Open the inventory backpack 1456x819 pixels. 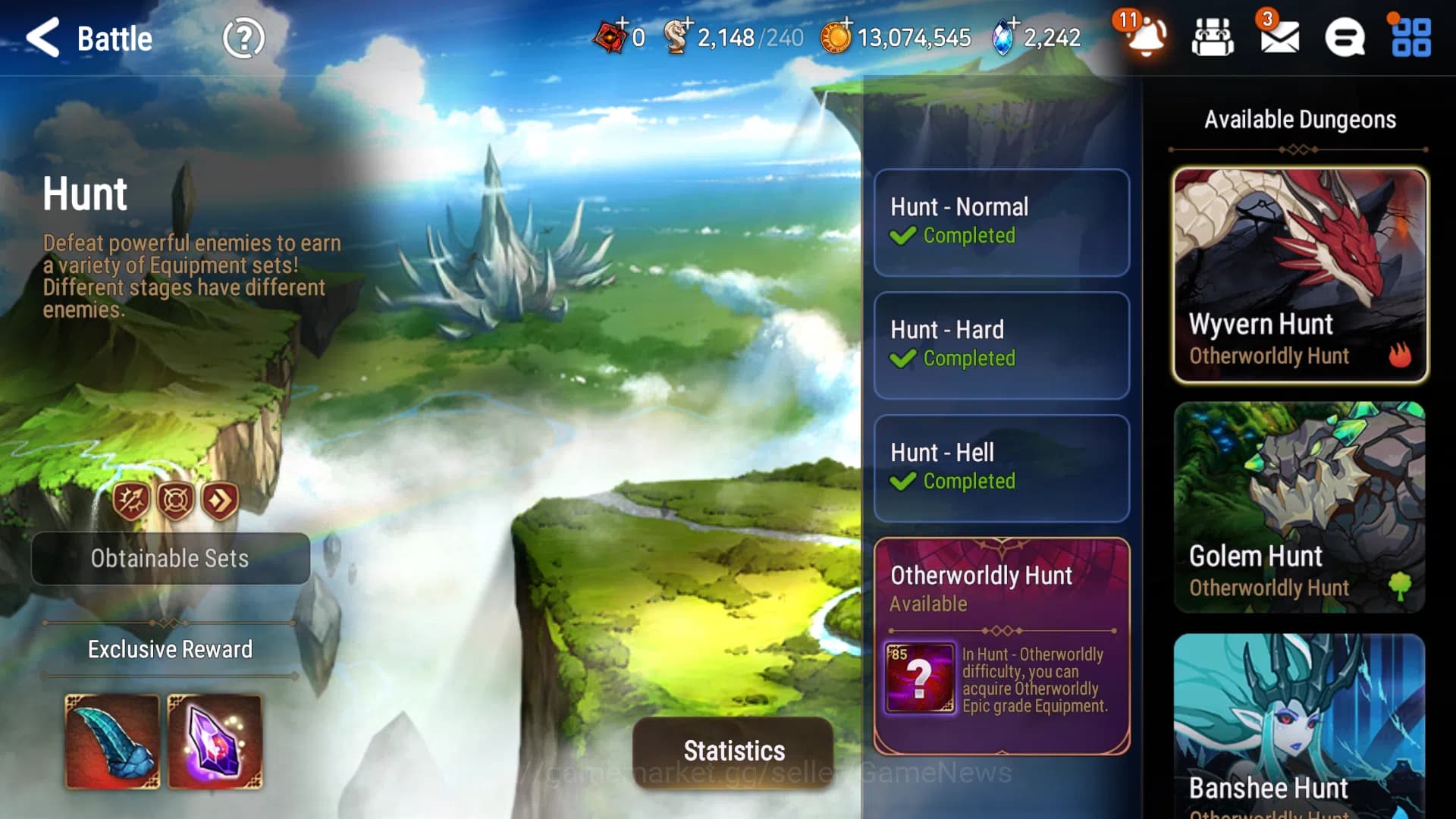pyautogui.click(x=1213, y=39)
